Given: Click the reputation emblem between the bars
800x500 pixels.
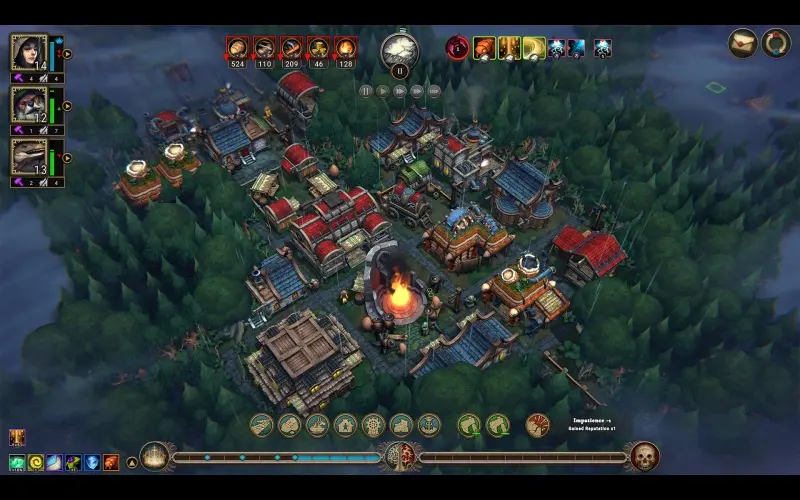Looking at the screenshot, I should coord(399,457).
